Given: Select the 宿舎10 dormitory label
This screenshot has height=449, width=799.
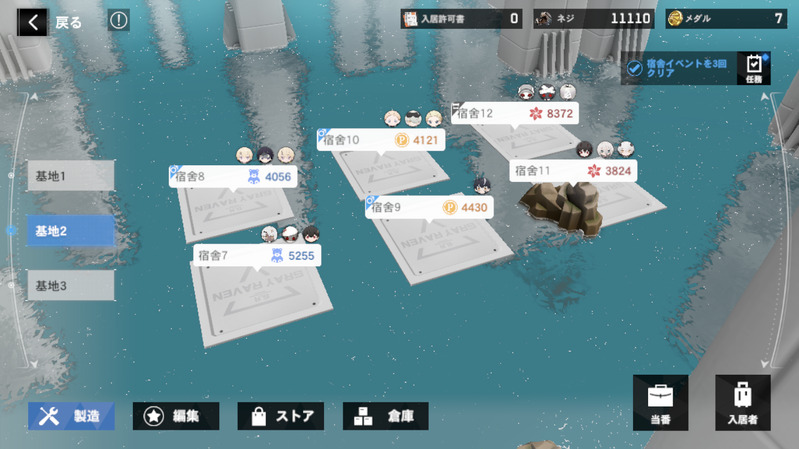Looking at the screenshot, I should coord(381,140).
